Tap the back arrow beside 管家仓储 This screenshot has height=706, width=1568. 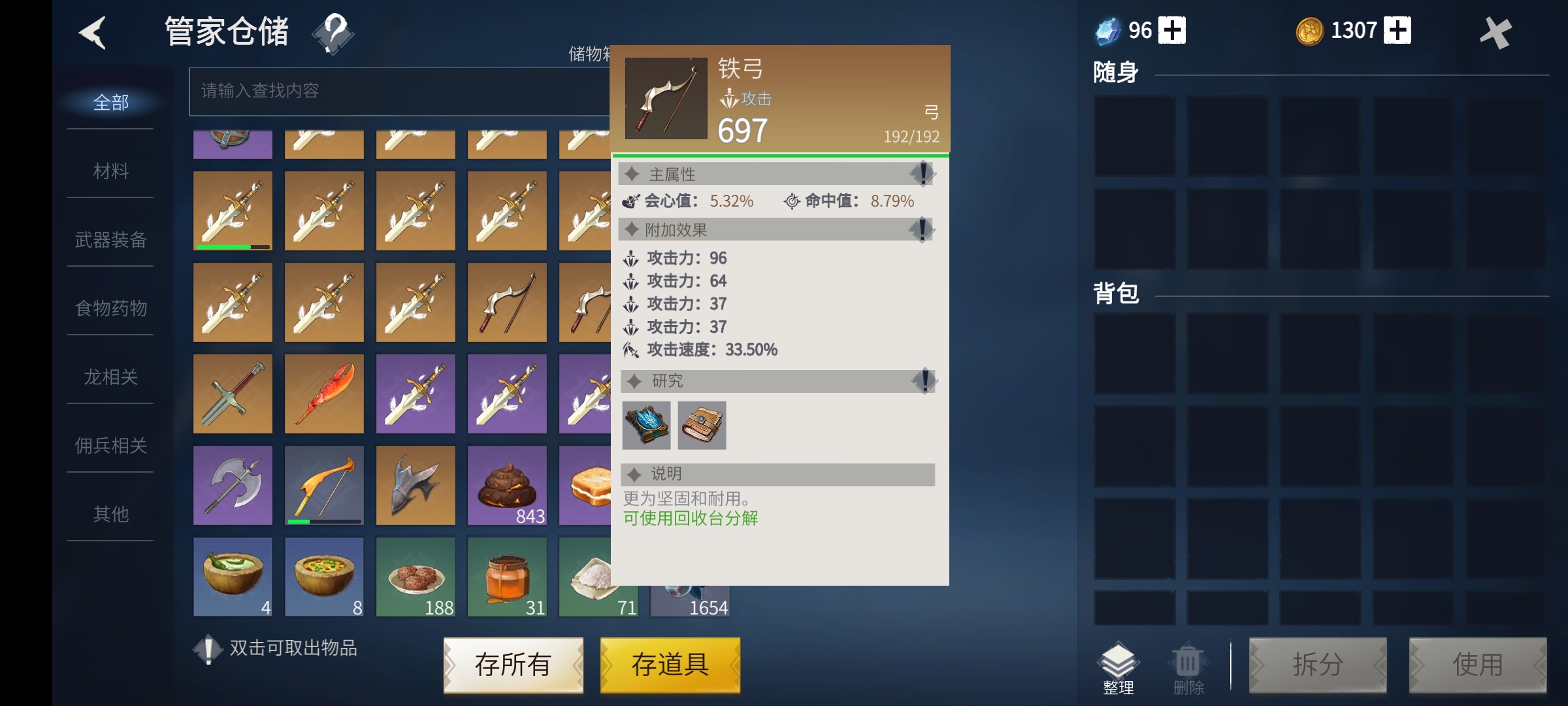coord(93,33)
